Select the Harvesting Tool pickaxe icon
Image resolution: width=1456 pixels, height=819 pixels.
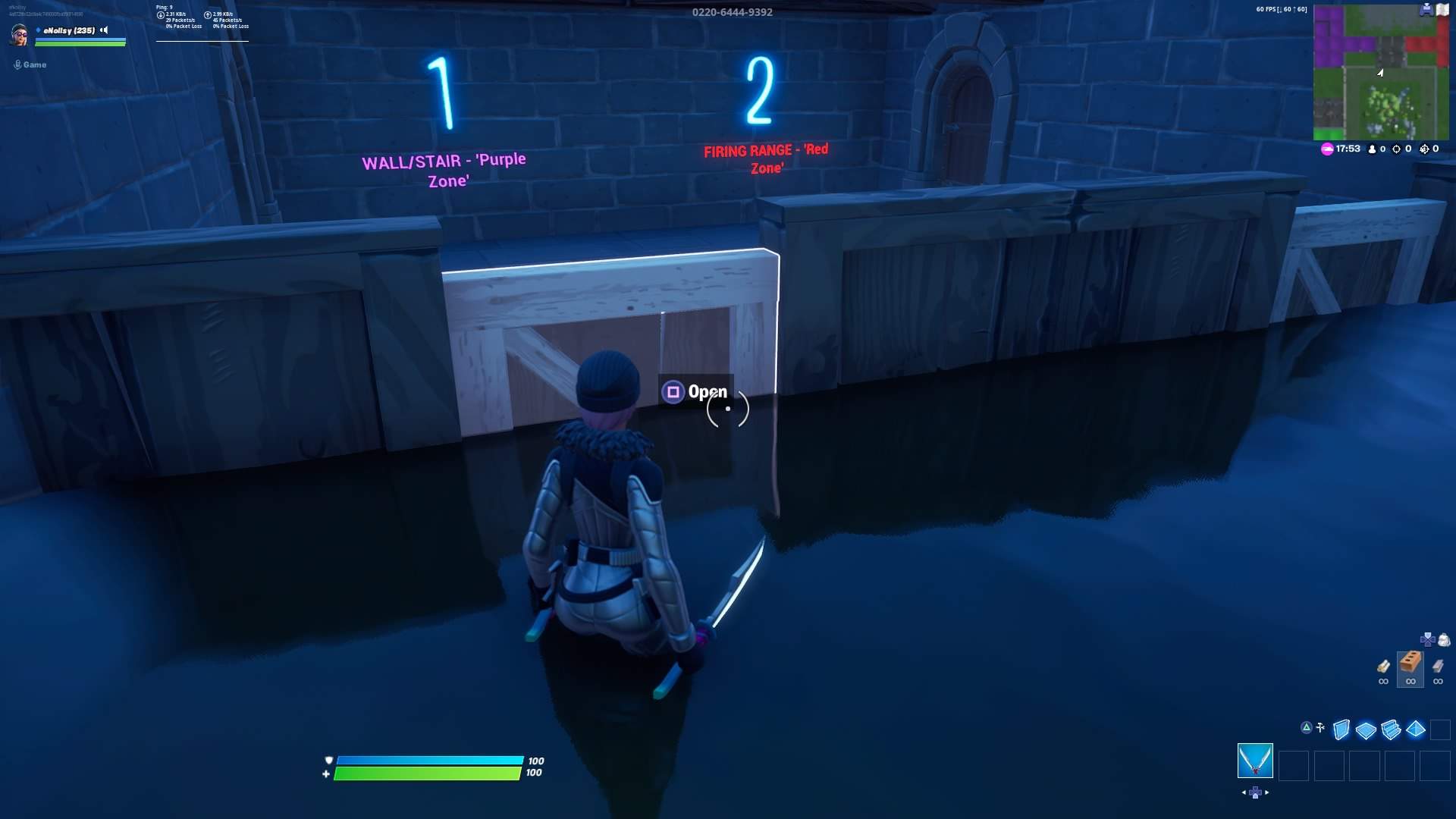coord(1320,728)
